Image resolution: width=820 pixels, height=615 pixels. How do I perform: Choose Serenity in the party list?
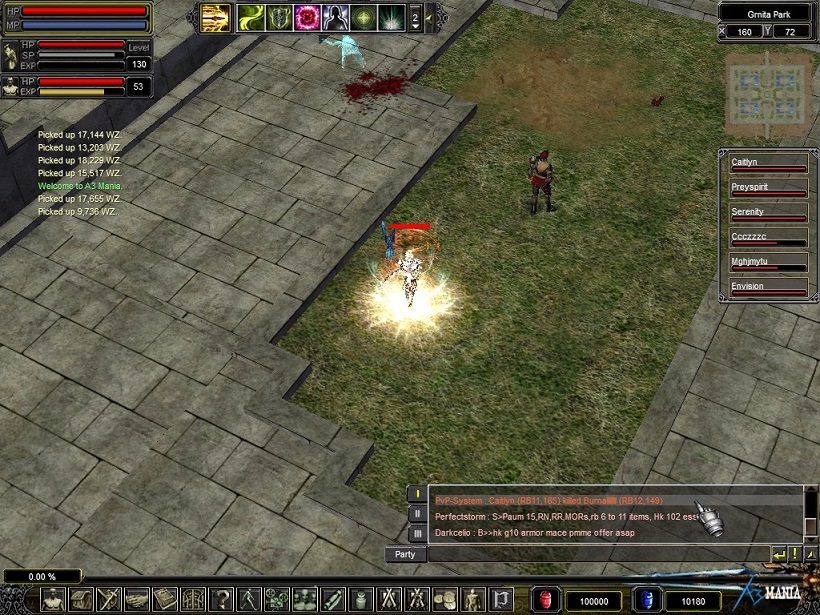pyautogui.click(x=767, y=212)
